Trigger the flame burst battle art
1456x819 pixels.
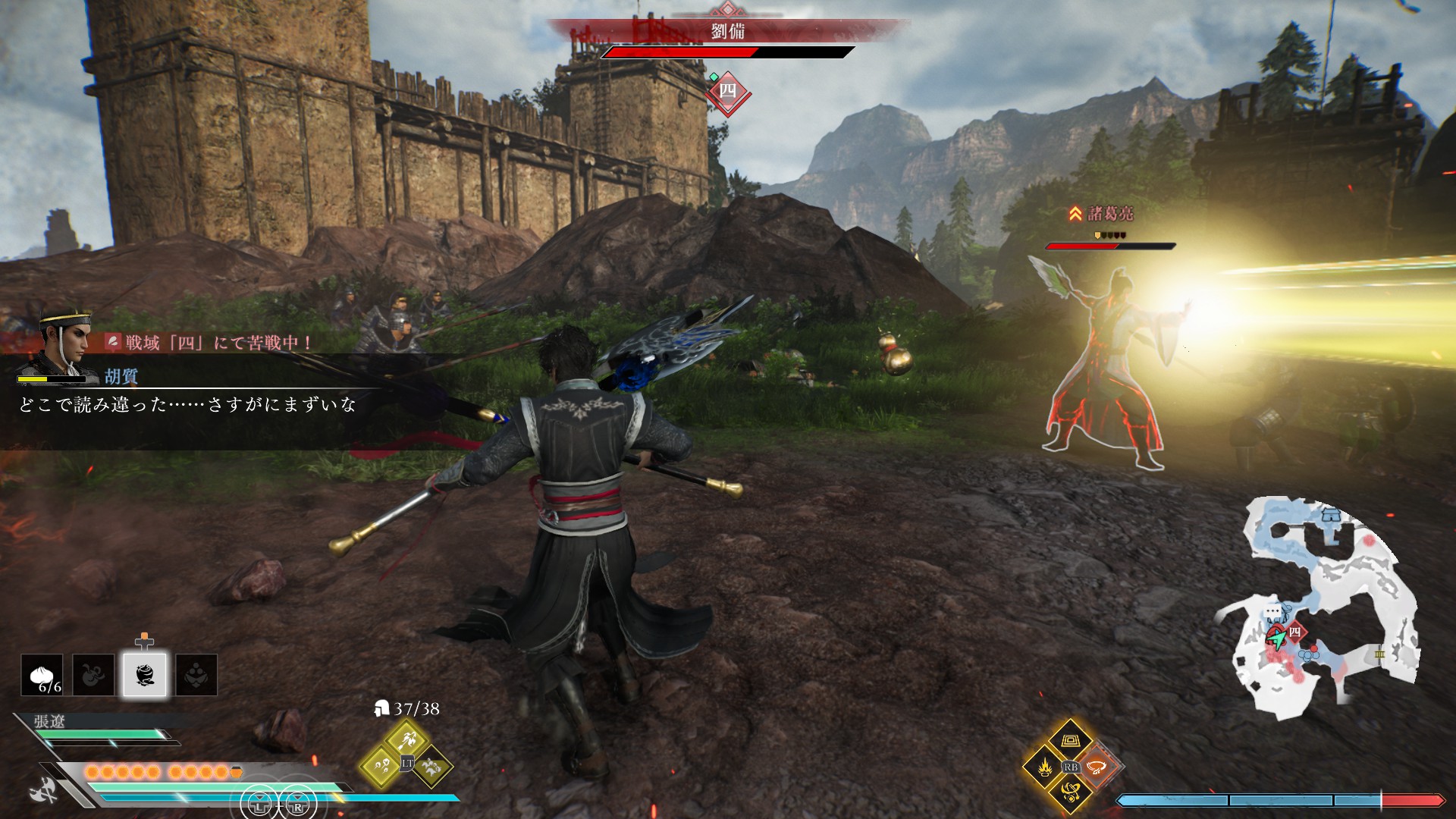1044,767
